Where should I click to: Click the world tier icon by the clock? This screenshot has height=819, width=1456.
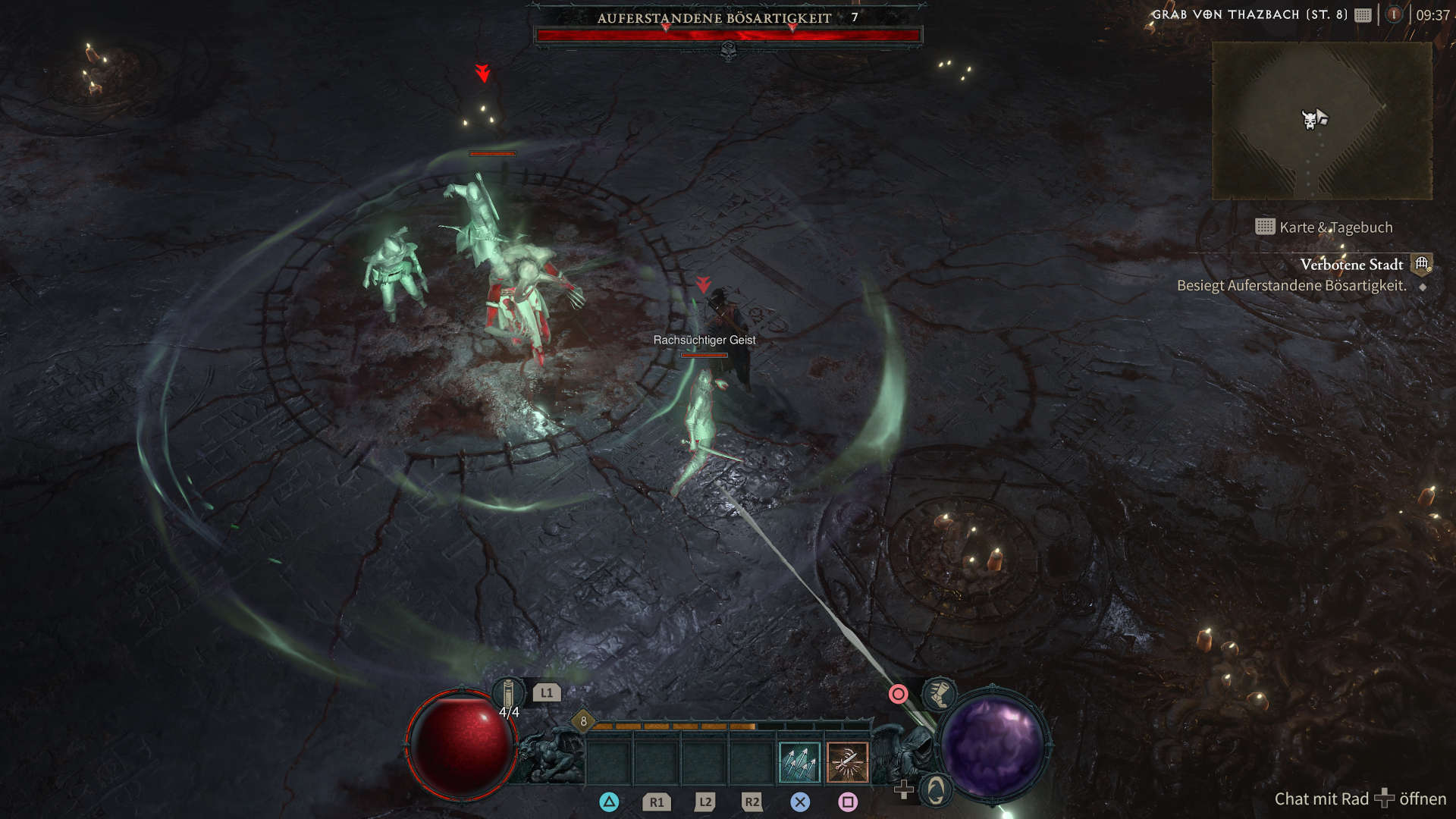point(1394,14)
